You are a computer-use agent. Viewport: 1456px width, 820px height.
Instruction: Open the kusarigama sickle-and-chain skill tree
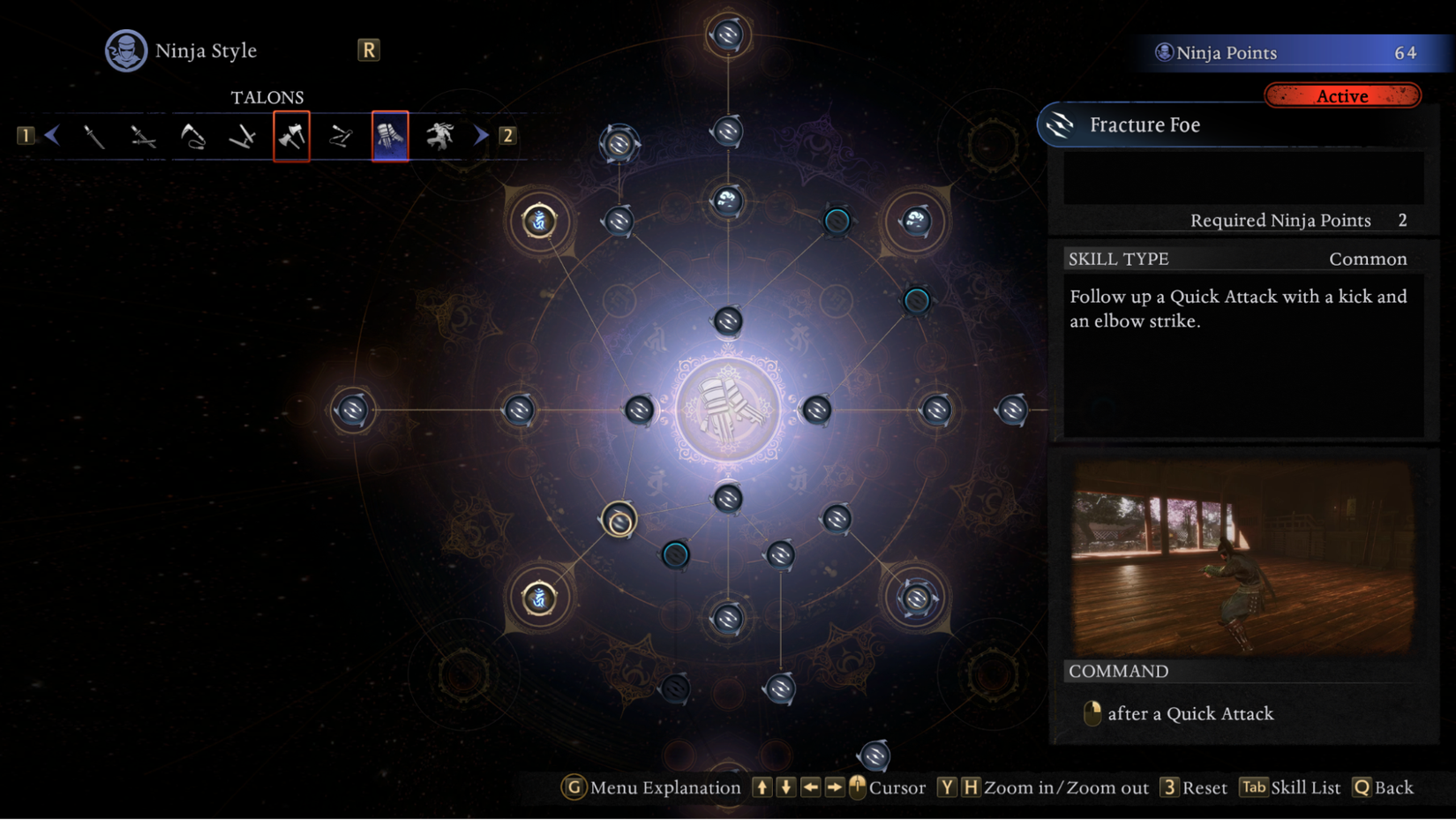point(192,136)
